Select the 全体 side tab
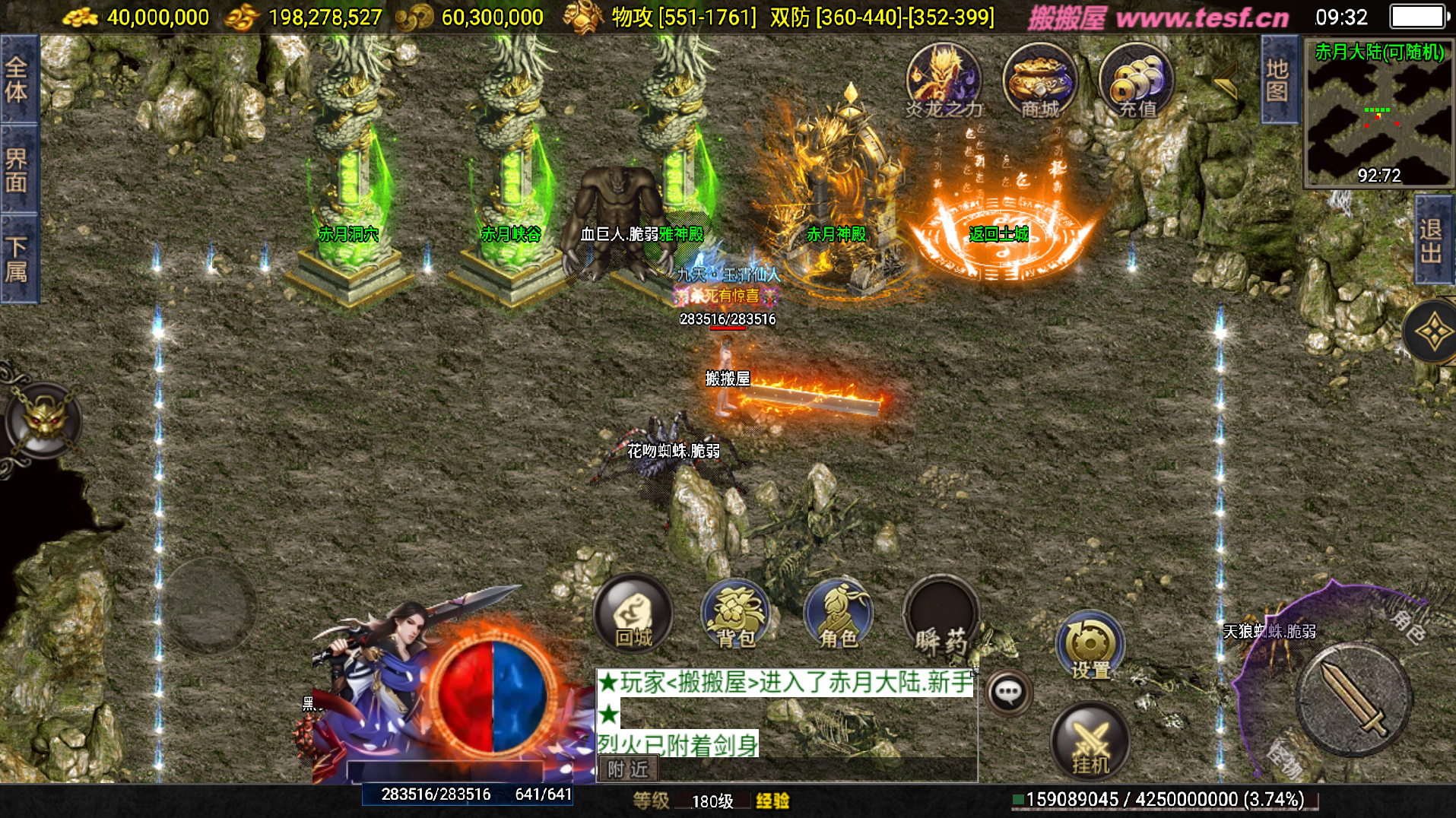 (x=17, y=80)
